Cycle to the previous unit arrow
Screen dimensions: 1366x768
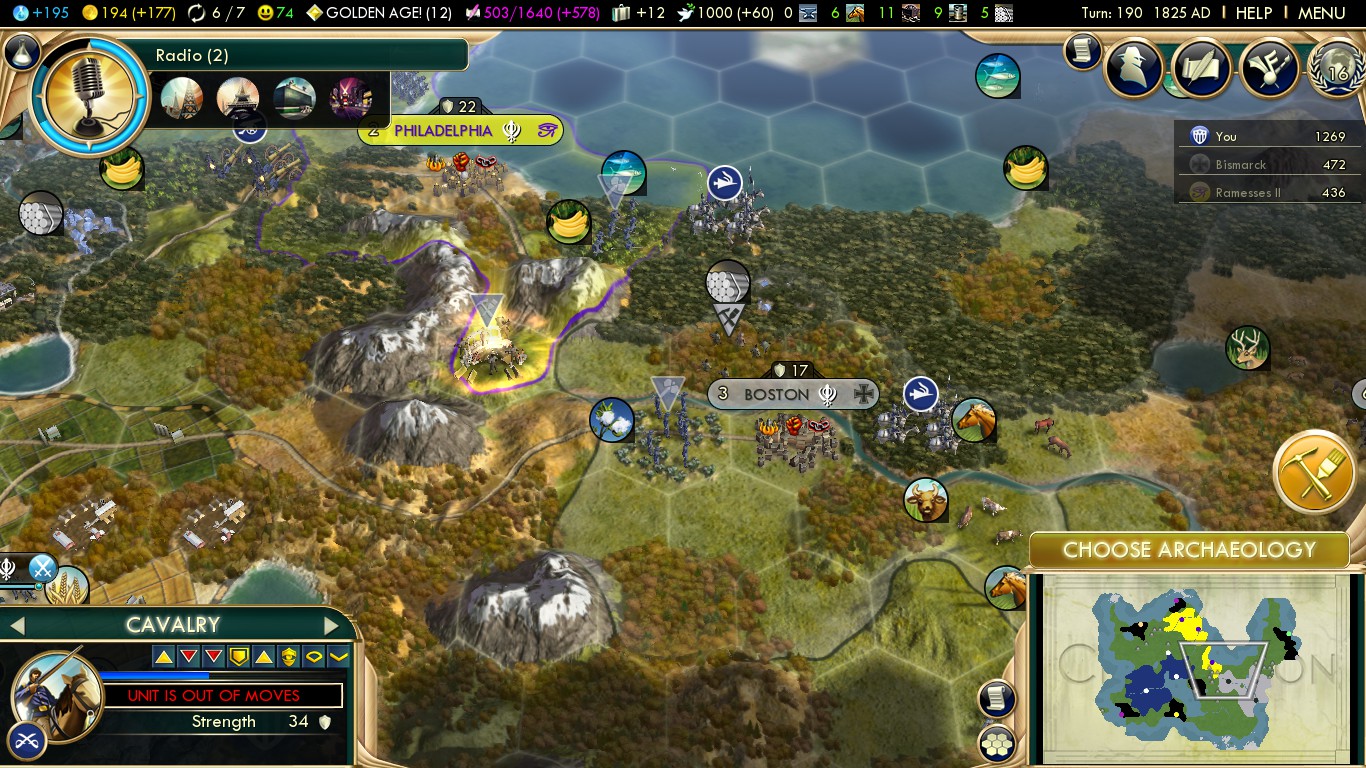click(16, 626)
